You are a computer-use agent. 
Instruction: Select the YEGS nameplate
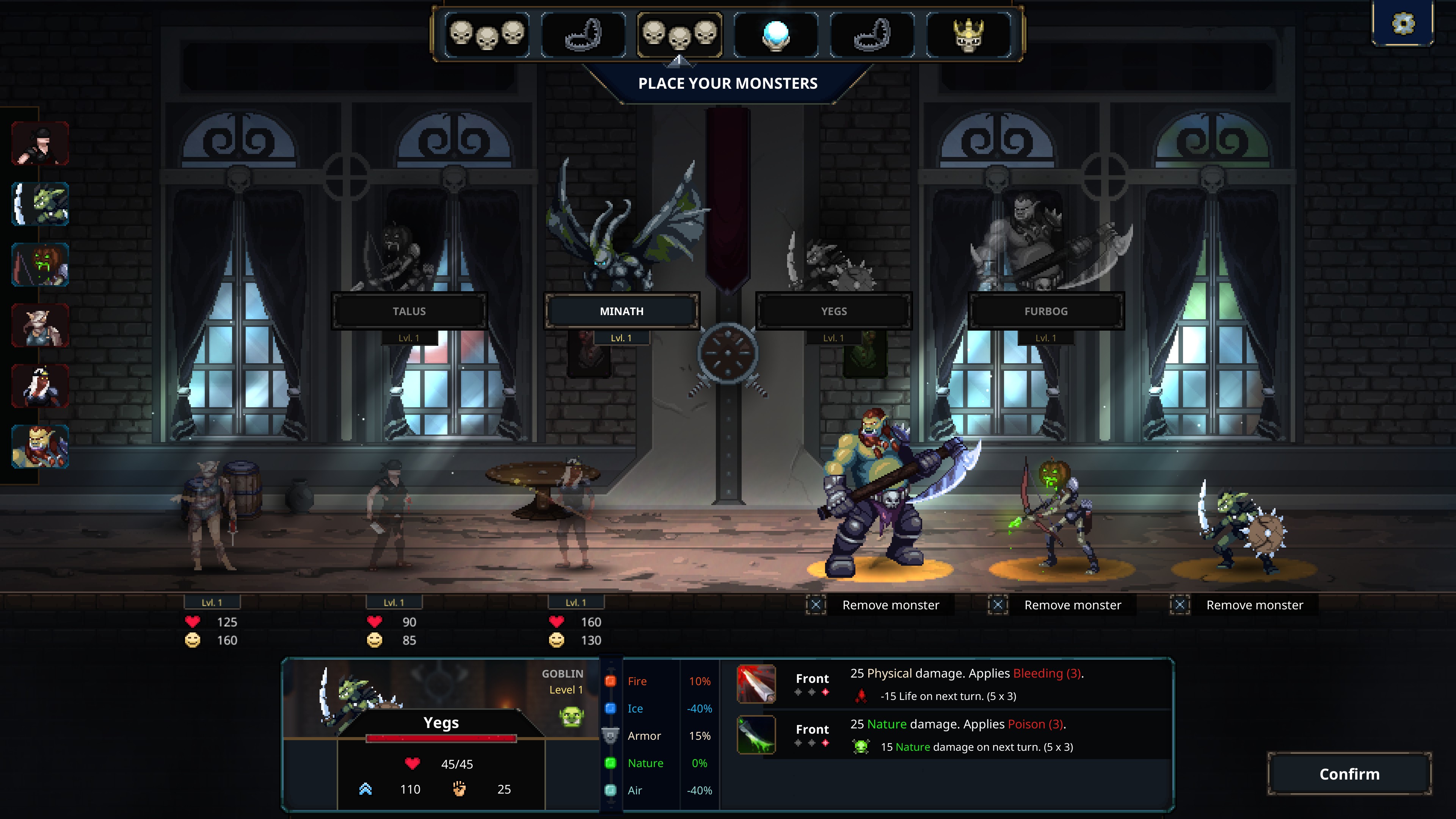pos(834,311)
